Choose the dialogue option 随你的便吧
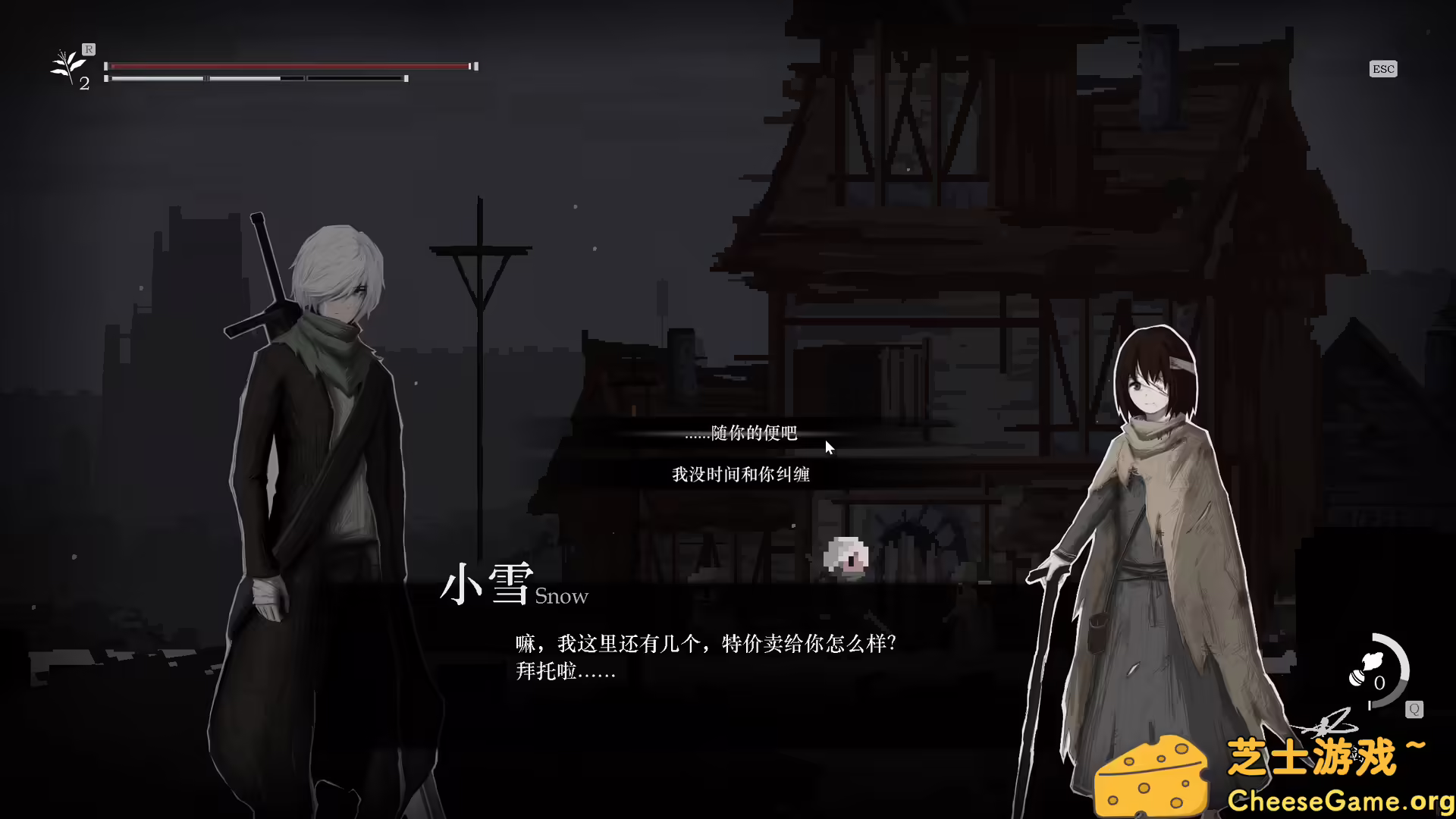Viewport: 1456px width, 819px height. pos(743,435)
